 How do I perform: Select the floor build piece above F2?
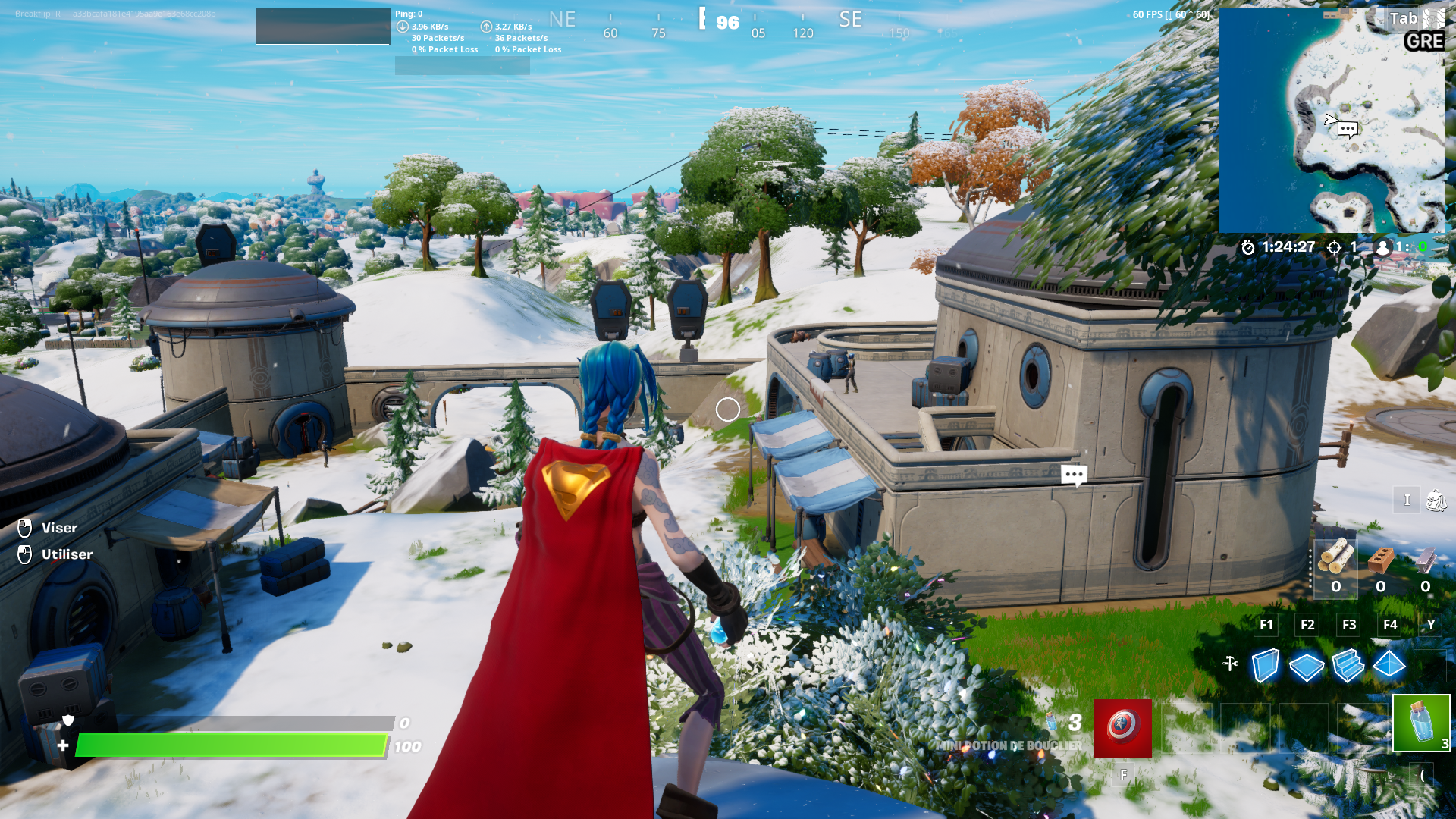(1307, 667)
